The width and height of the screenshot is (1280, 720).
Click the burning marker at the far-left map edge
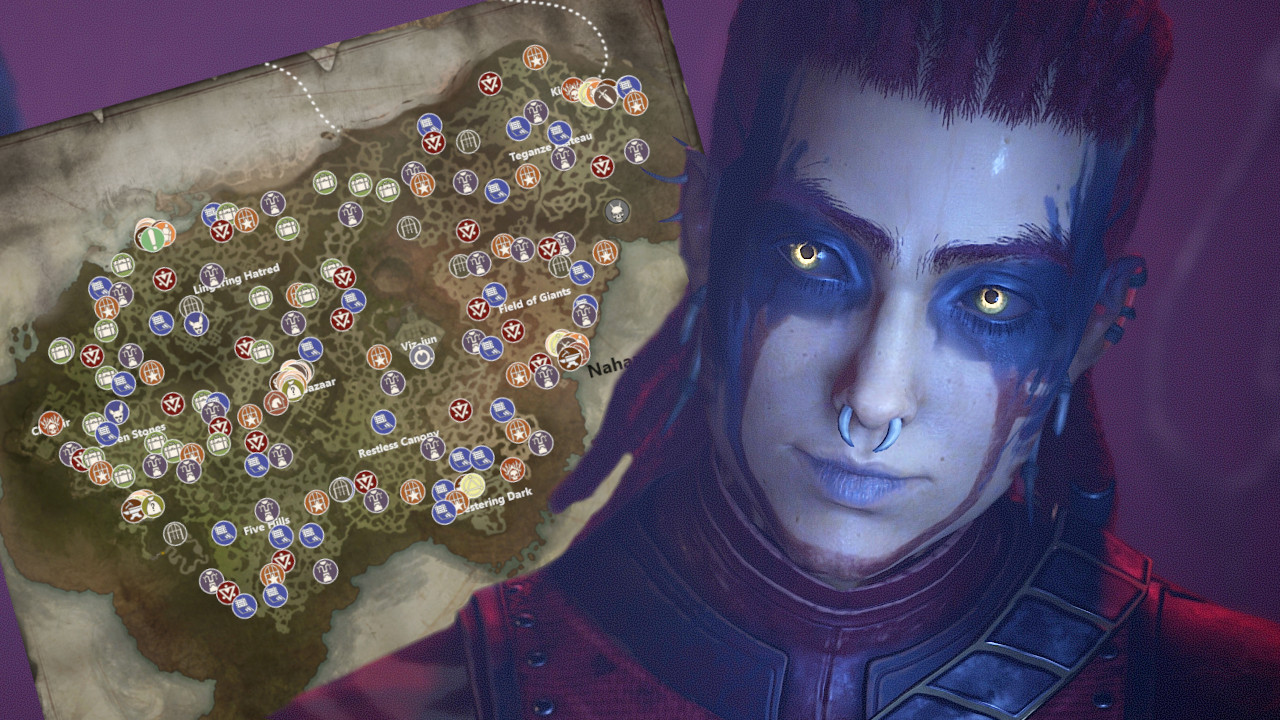coord(50,425)
